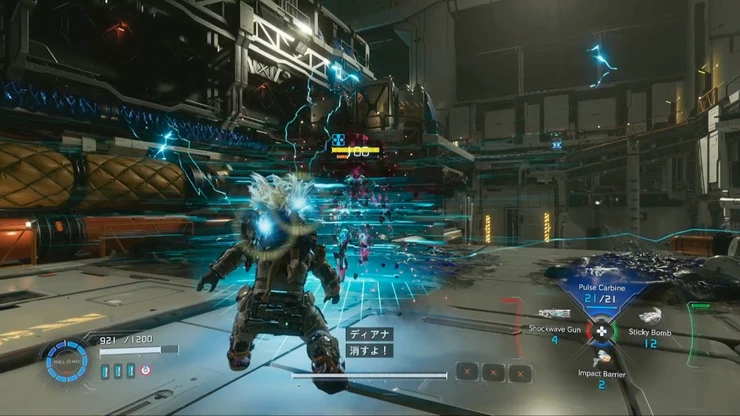Viewport: 740px width, 416px height.
Task: Click the red circular status icon
Action: pyautogui.click(x=146, y=370)
